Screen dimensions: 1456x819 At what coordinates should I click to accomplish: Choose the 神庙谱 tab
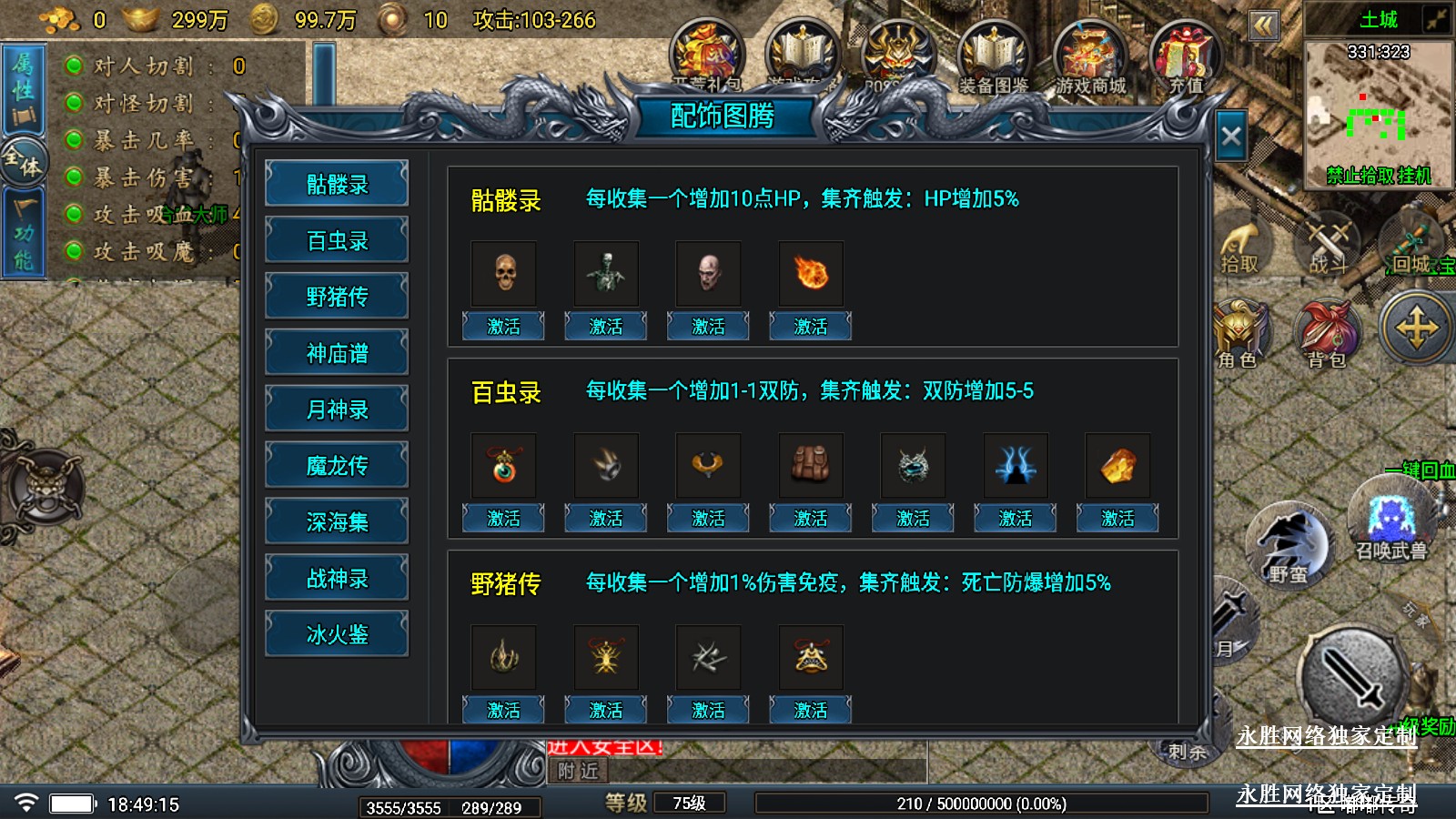(x=337, y=354)
